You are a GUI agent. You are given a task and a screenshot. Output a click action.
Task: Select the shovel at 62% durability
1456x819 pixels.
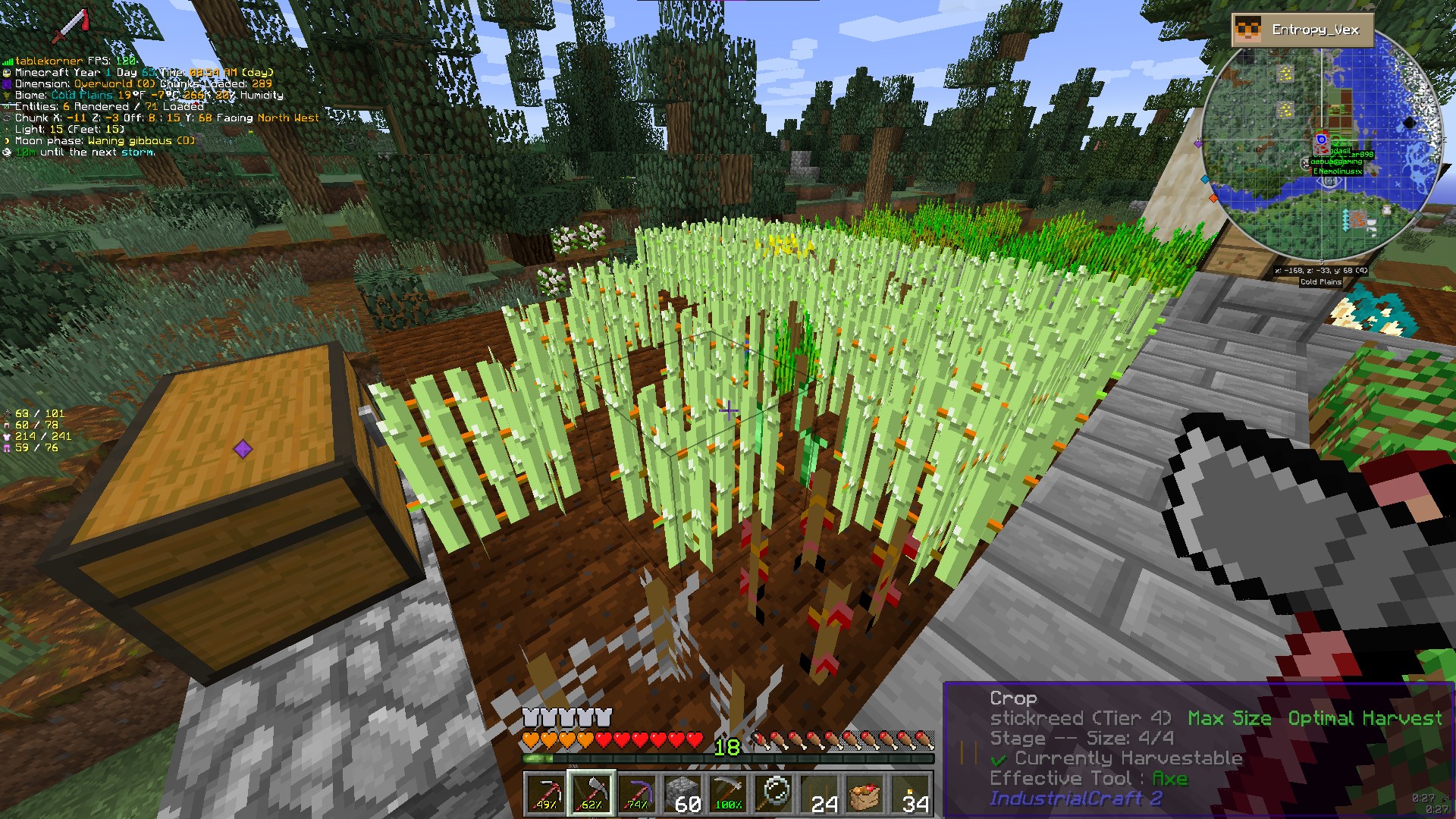click(x=591, y=793)
